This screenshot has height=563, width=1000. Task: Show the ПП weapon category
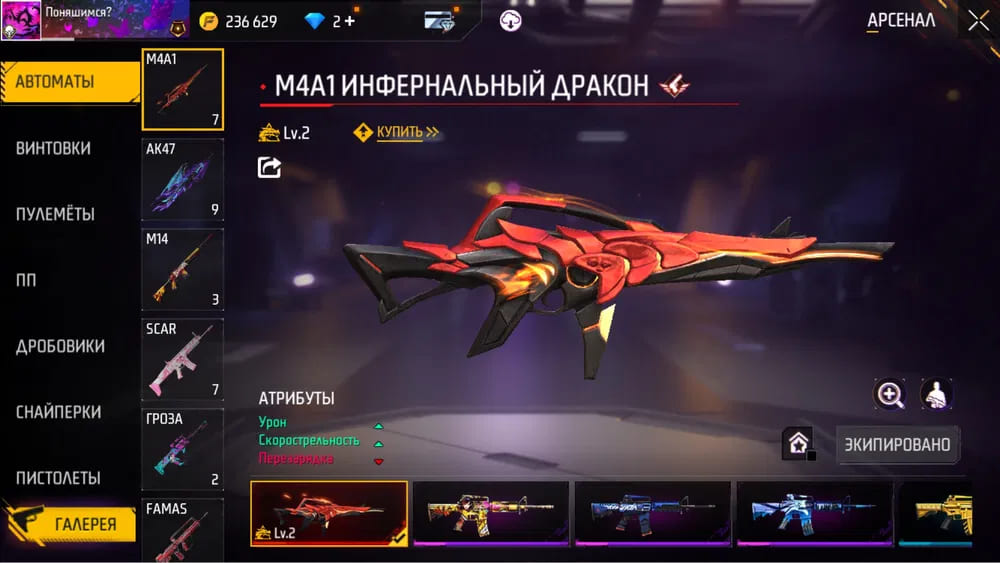point(26,280)
